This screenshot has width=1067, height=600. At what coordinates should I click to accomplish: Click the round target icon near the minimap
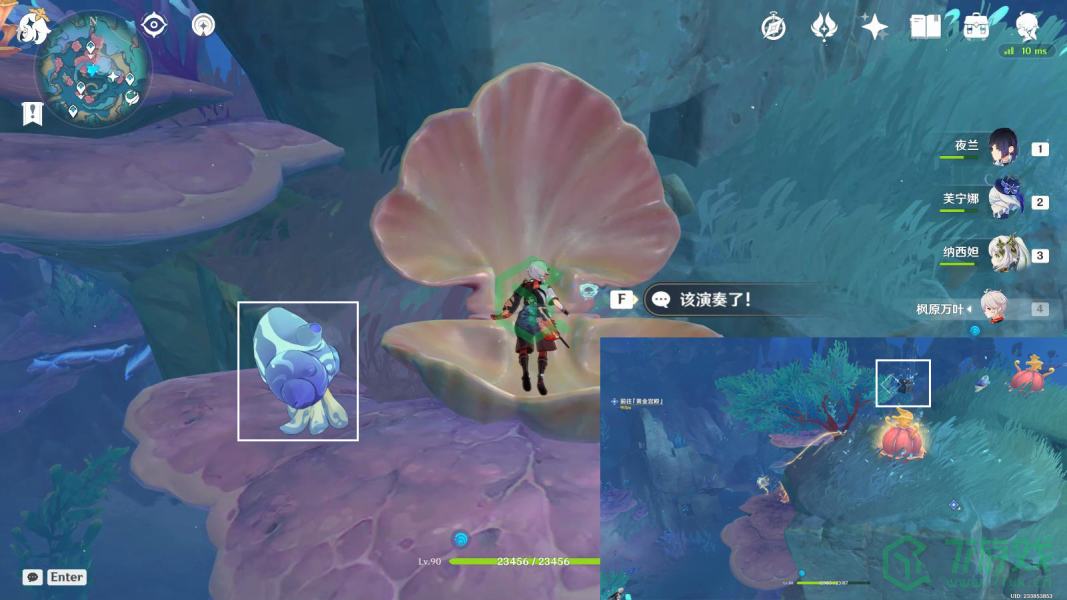coord(204,25)
